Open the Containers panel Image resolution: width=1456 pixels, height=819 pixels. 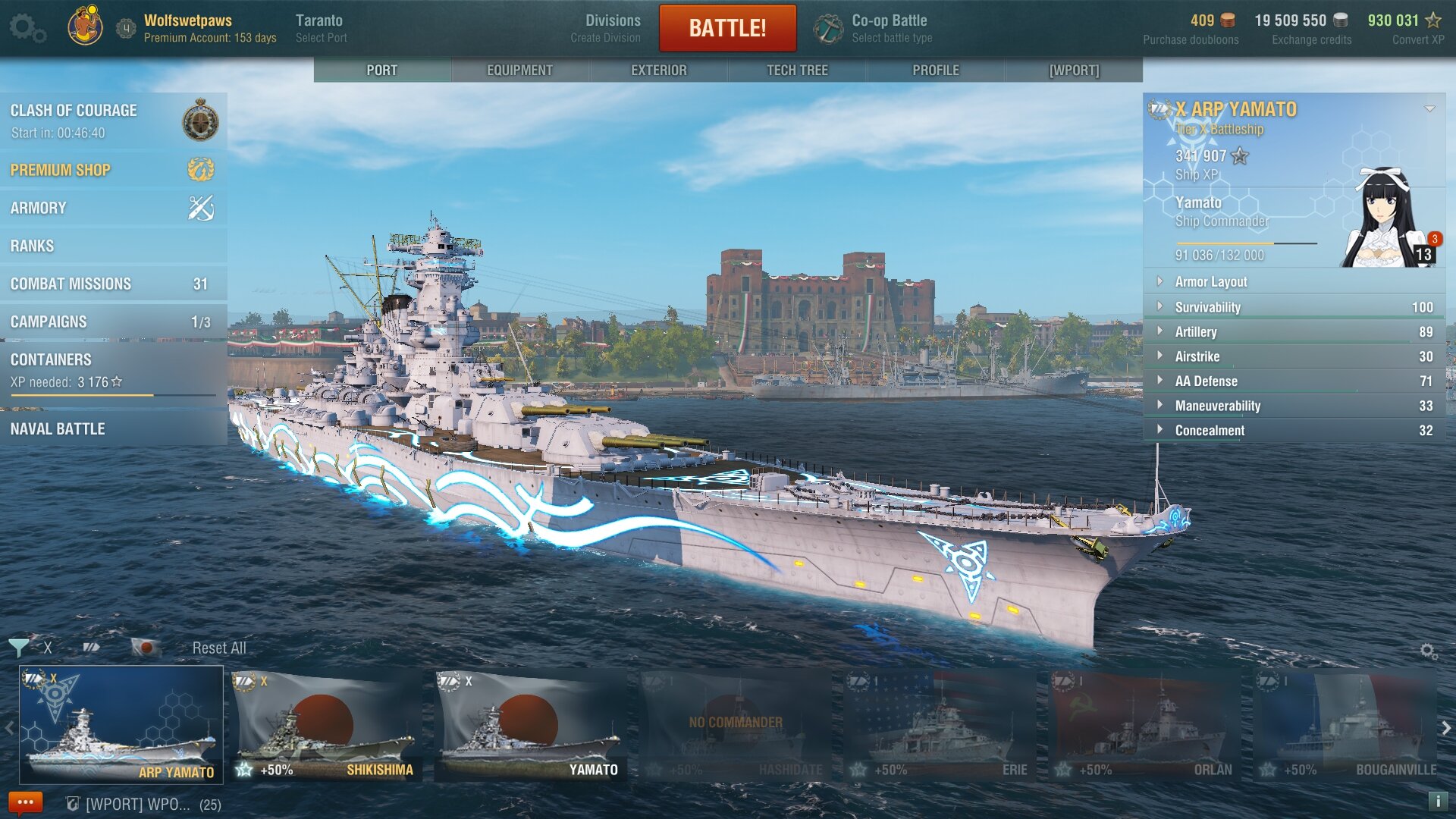112,370
